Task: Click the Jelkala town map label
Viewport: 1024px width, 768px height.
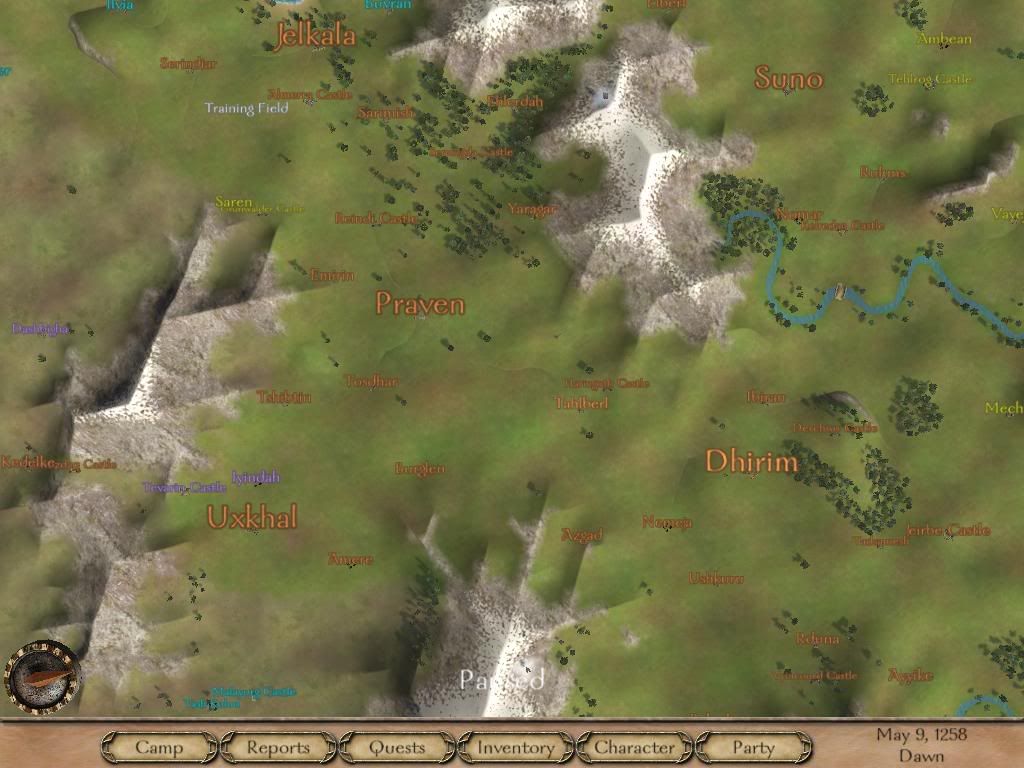Action: coord(314,36)
